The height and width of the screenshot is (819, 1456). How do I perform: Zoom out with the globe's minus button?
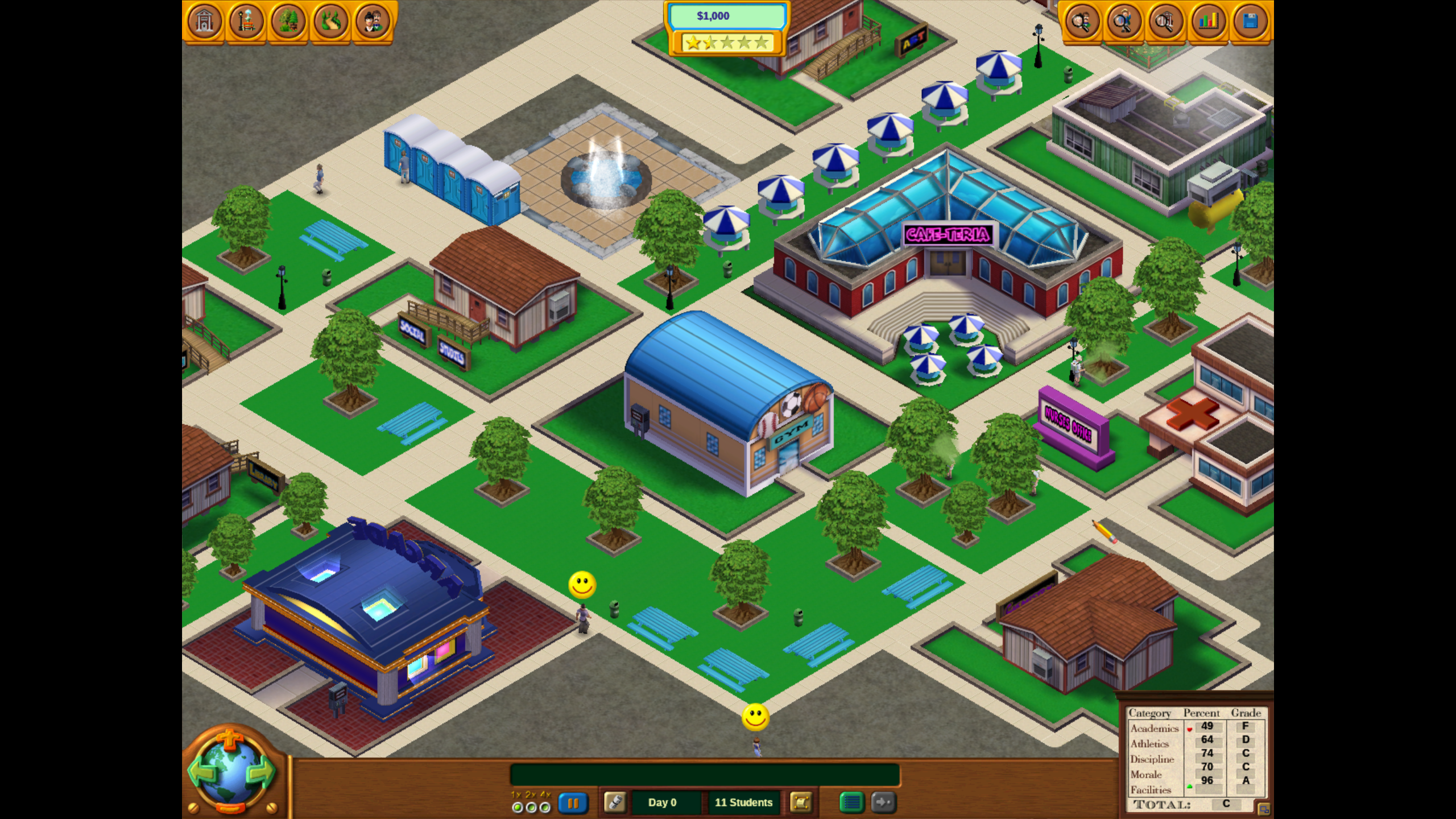pyautogui.click(x=230, y=808)
